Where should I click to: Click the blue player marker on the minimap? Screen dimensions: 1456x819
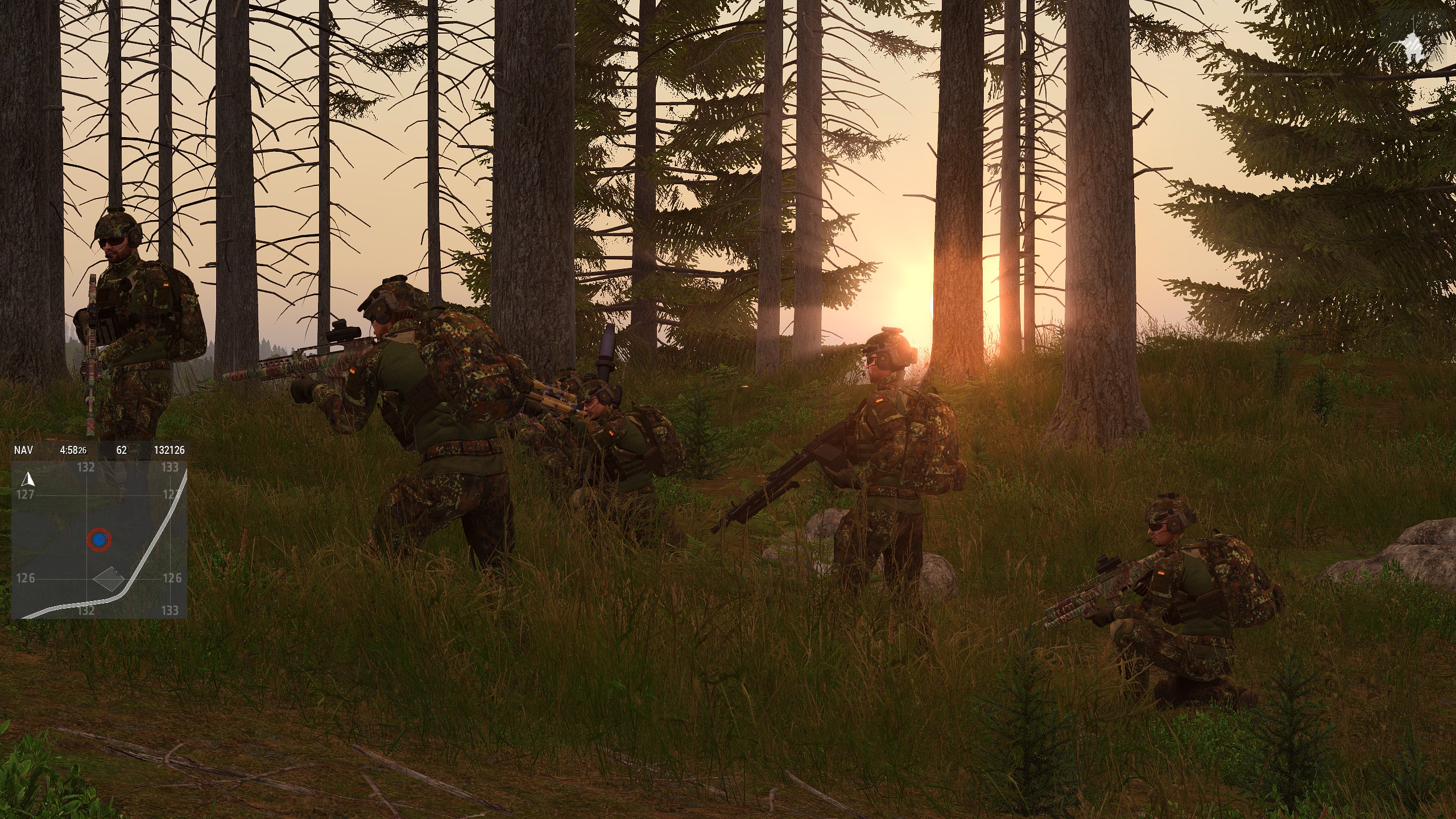[99, 539]
